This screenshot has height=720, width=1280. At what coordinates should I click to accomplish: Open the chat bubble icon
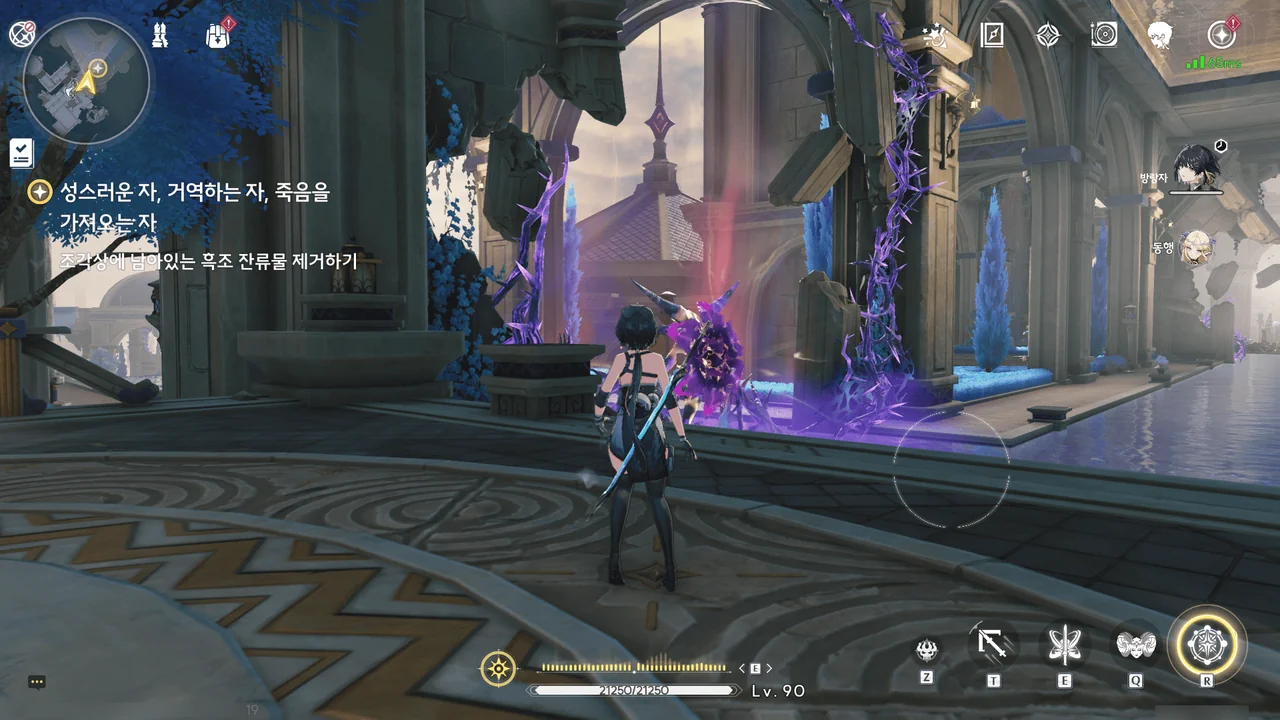[x=37, y=682]
